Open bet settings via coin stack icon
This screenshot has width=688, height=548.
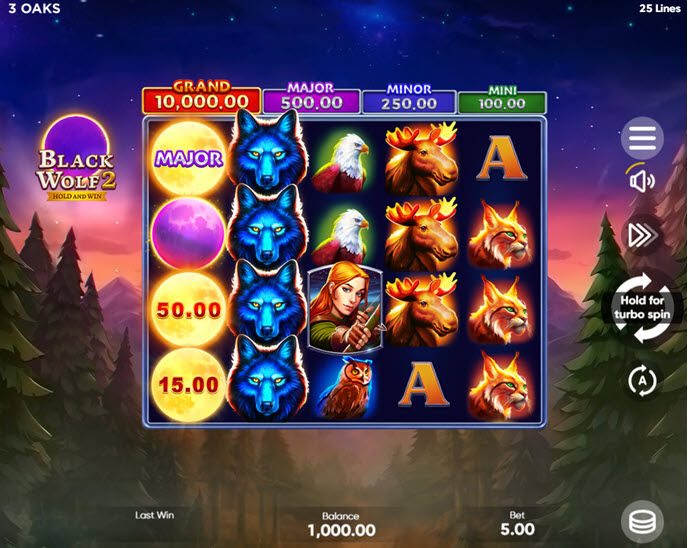642,522
